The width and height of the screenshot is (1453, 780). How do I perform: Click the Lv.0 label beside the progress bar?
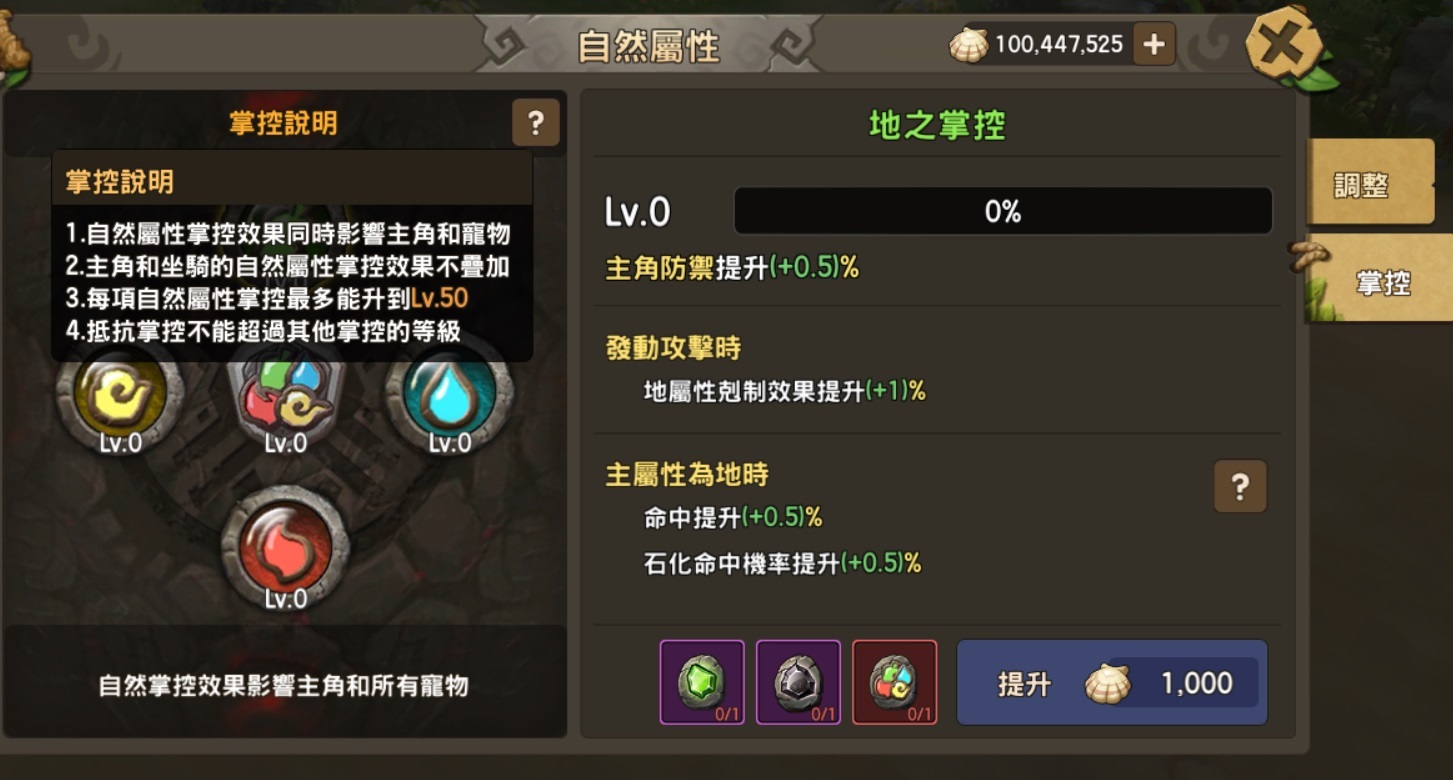click(640, 210)
